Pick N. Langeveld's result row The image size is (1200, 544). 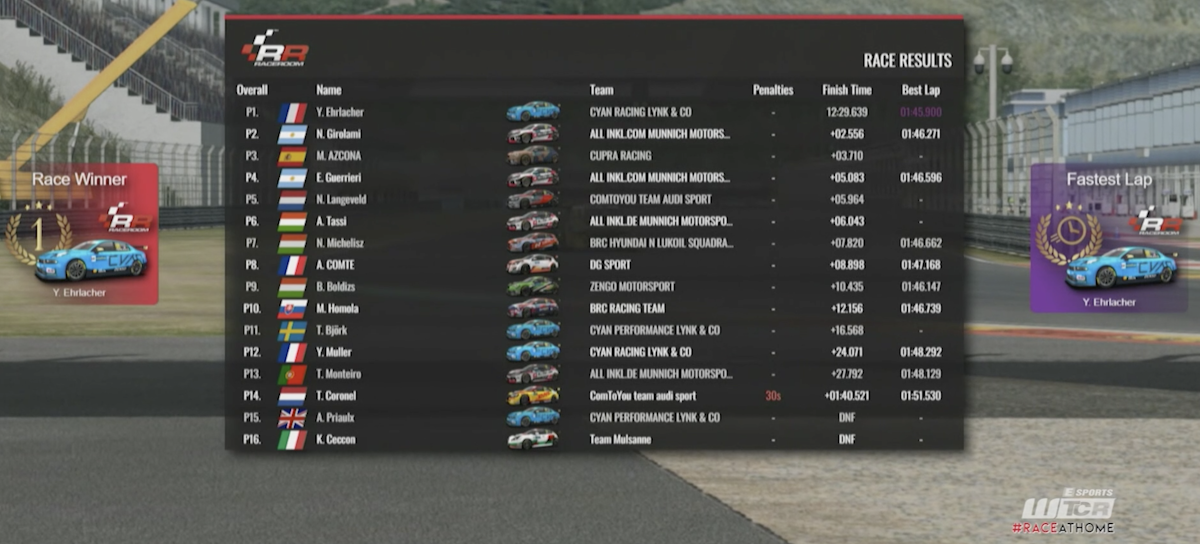594,199
